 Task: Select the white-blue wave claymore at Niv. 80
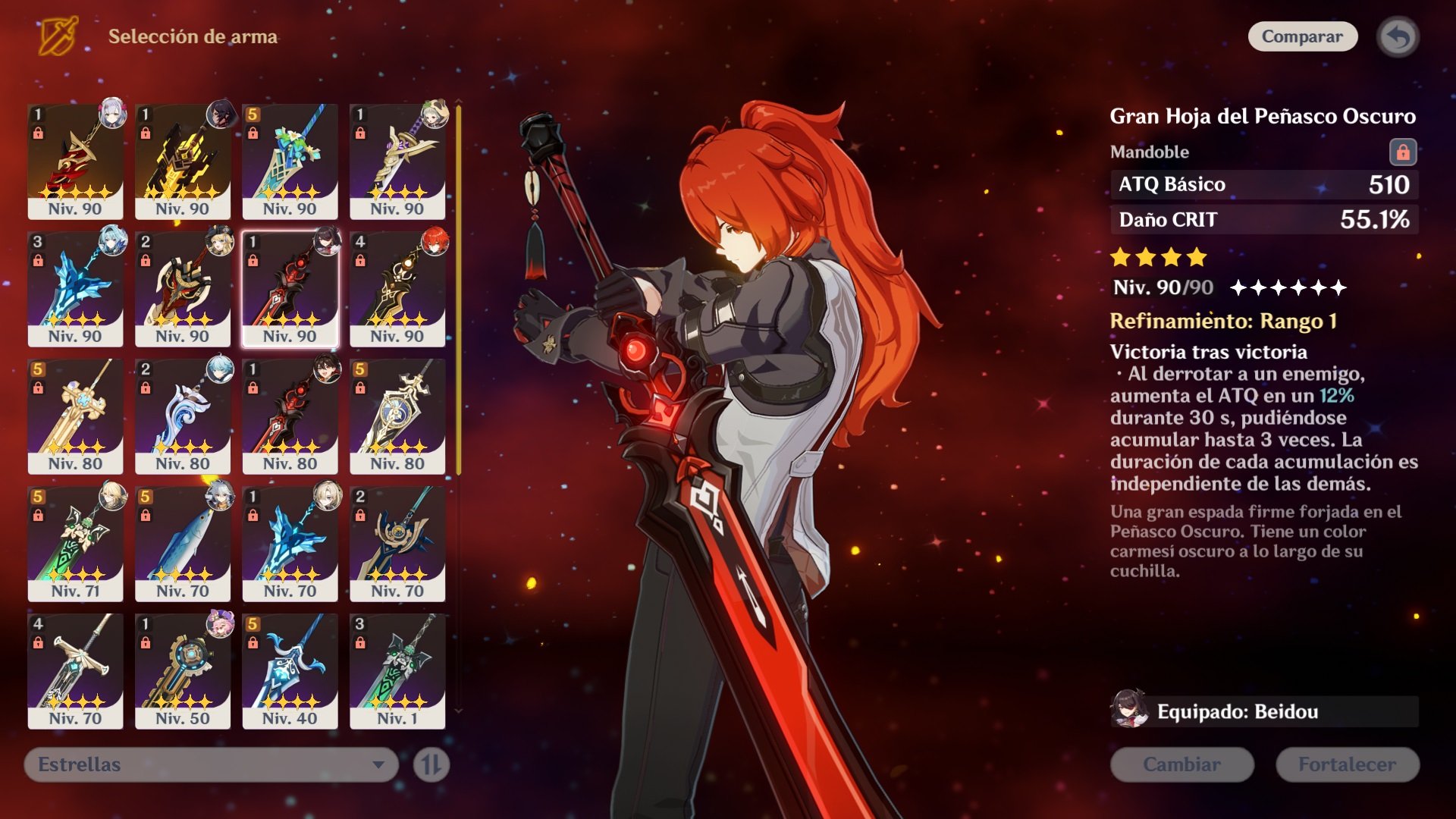[x=183, y=416]
